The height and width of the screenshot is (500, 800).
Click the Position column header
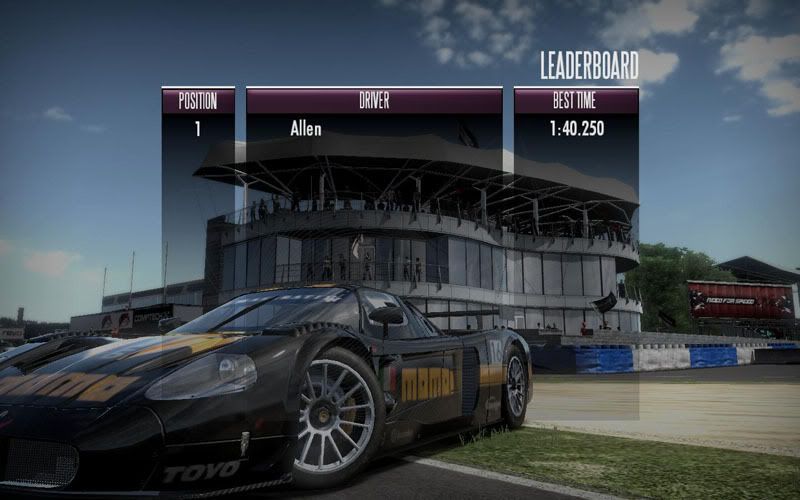[x=198, y=100]
